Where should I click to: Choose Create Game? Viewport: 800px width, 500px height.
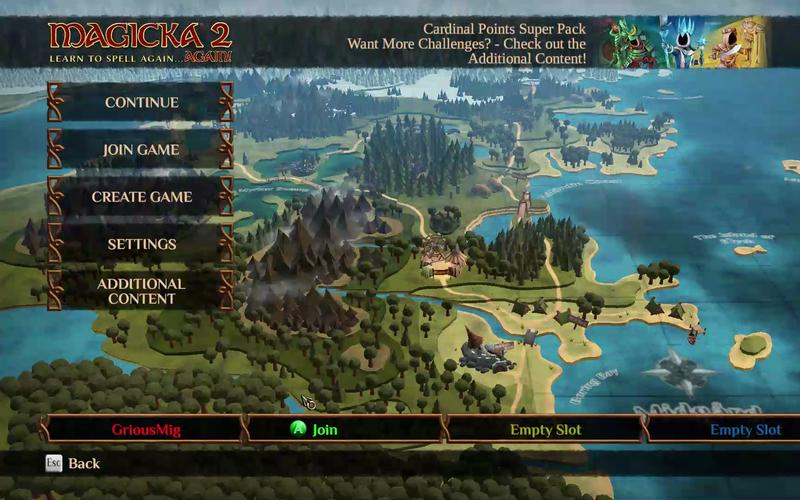(x=141, y=197)
